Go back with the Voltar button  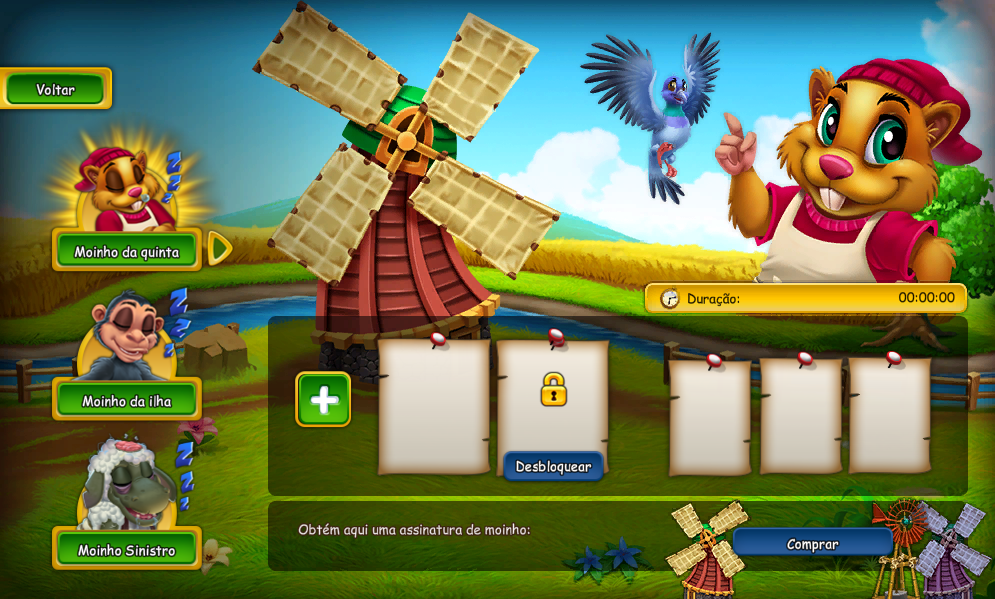click(55, 89)
